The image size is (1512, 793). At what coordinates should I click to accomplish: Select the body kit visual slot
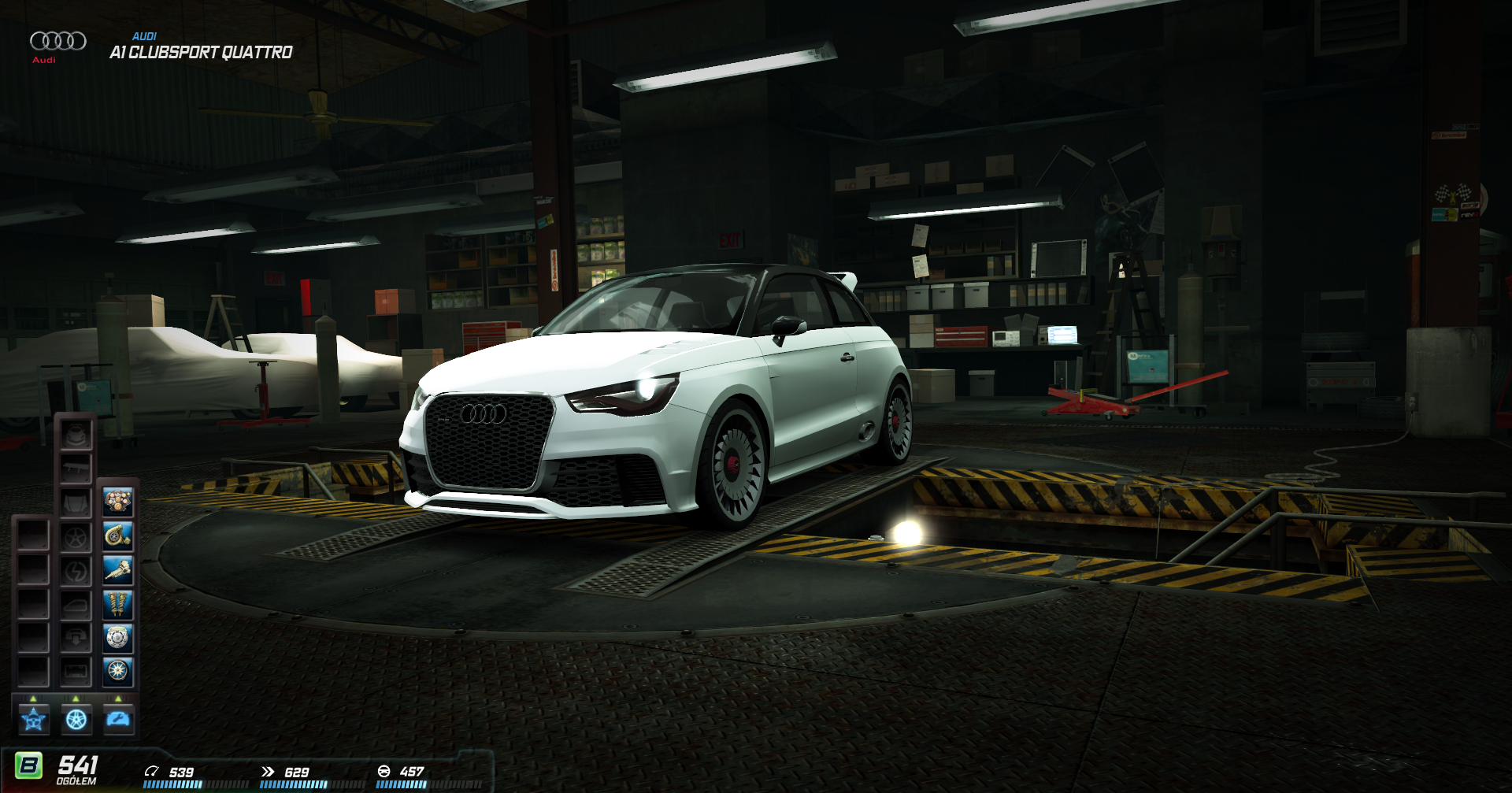[x=76, y=435]
